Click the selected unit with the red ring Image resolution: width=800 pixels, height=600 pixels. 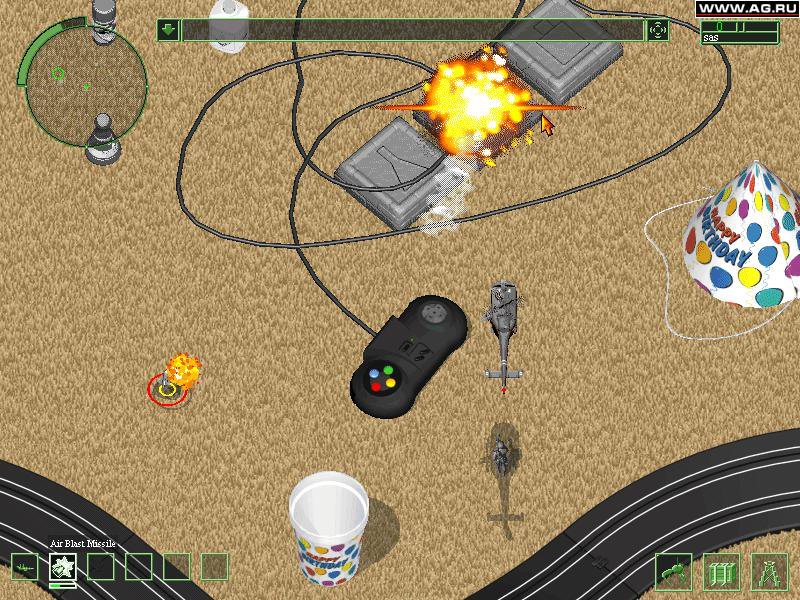168,388
